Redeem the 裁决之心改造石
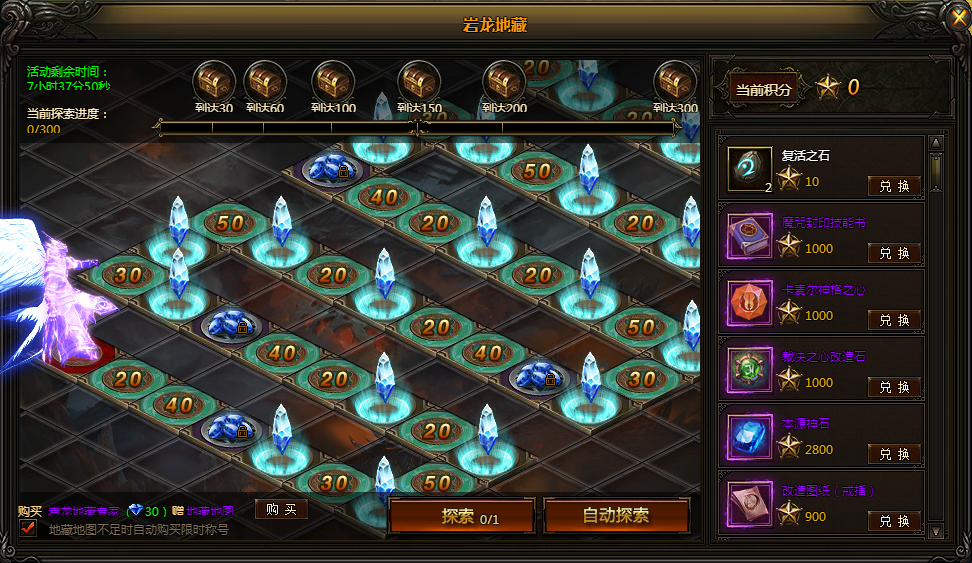Screen dimensions: 972x563 [894, 387]
